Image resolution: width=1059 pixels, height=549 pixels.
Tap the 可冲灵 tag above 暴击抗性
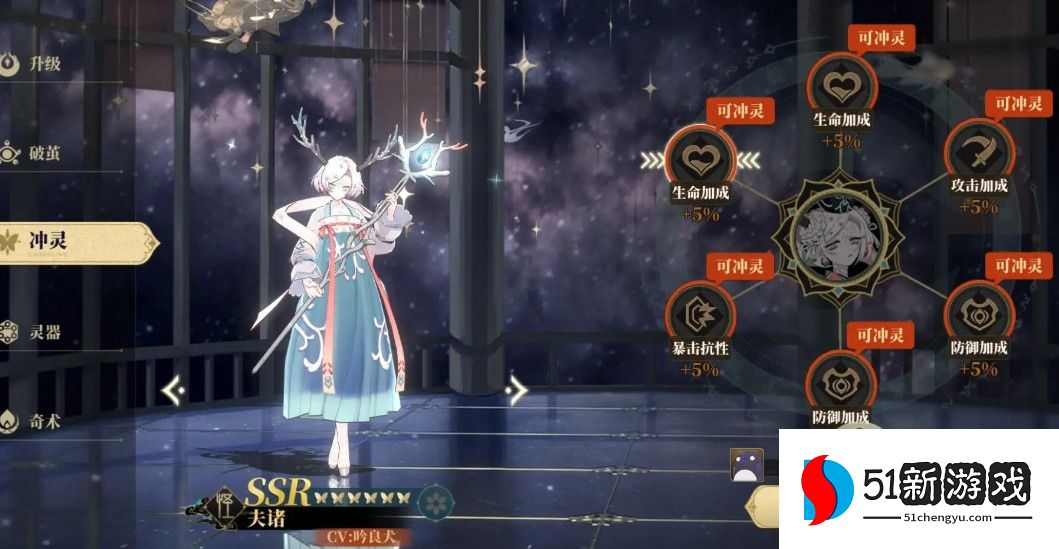click(x=738, y=266)
